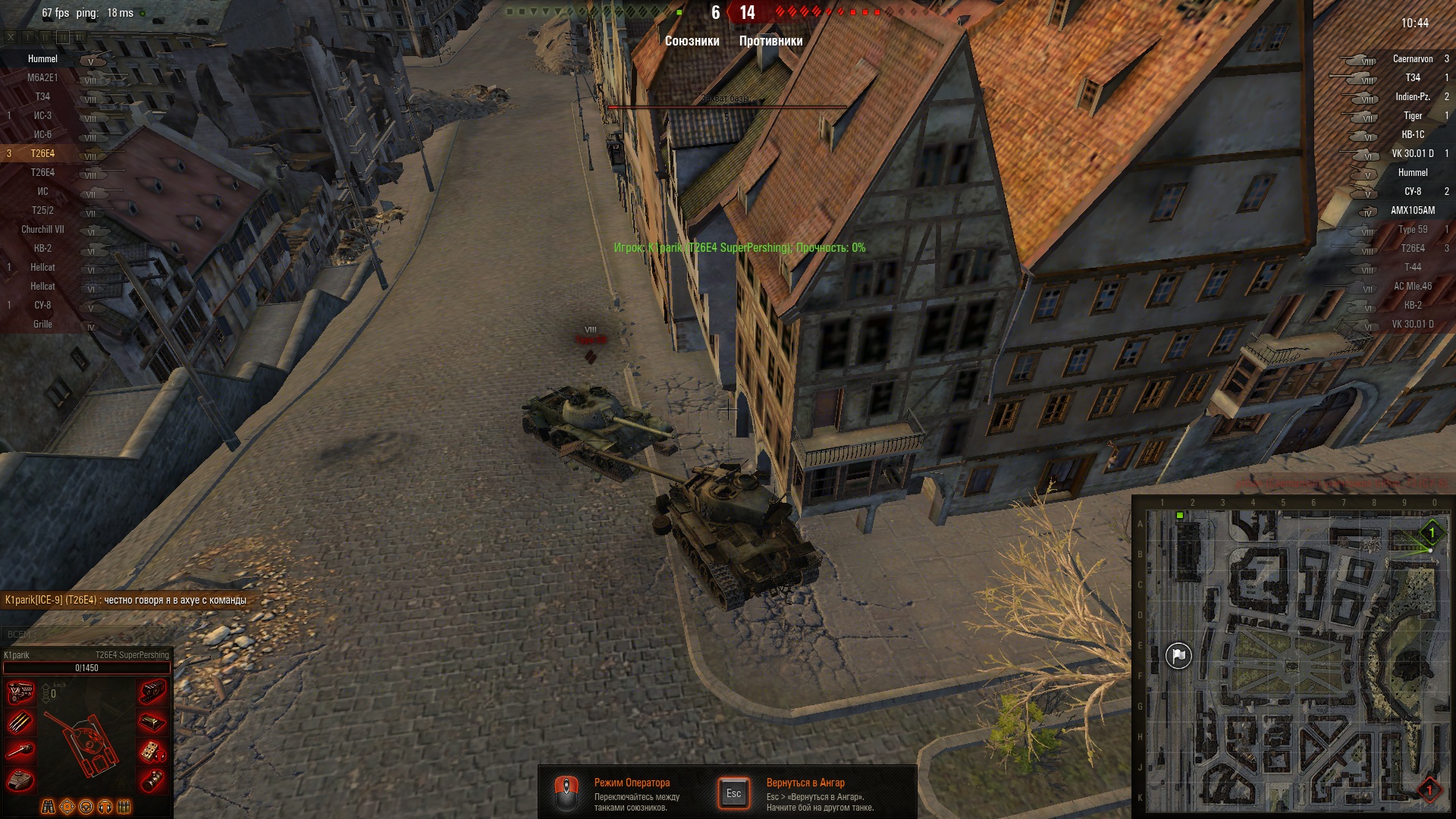This screenshot has height=819, width=1456.
Task: Click the green allied base marker on minimap
Action: (1431, 533)
